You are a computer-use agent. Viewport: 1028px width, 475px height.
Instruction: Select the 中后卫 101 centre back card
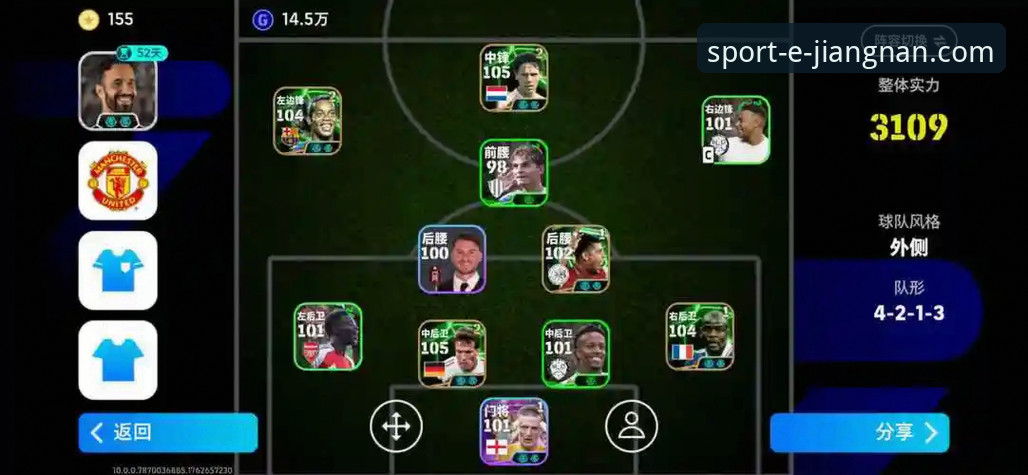[x=576, y=353]
